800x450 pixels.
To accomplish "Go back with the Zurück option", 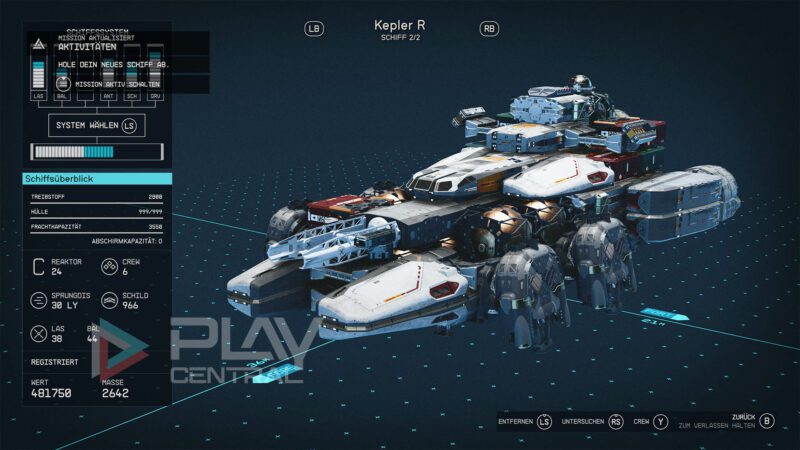I will (x=766, y=420).
